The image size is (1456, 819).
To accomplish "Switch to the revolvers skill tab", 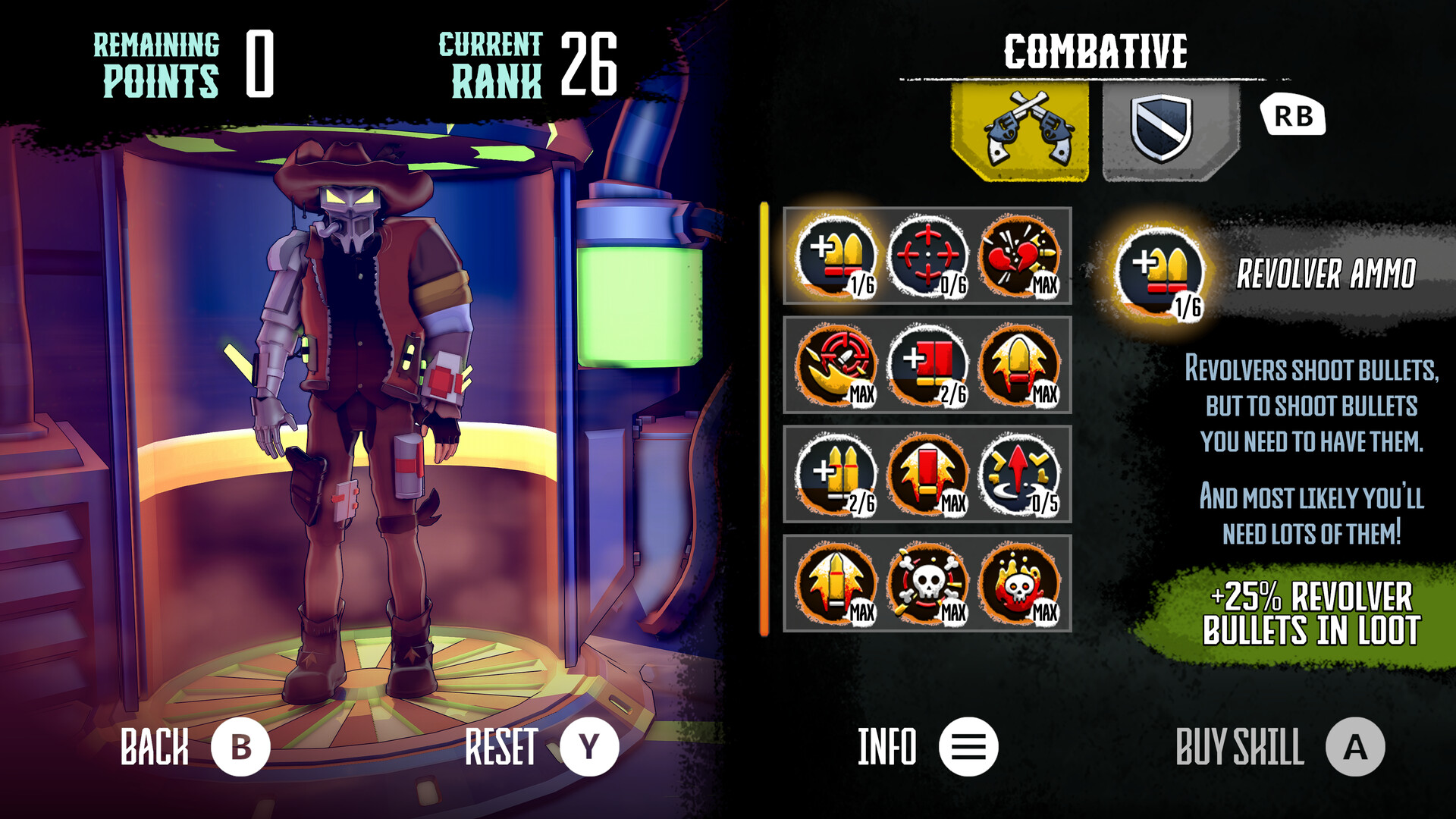I will coord(1021,129).
